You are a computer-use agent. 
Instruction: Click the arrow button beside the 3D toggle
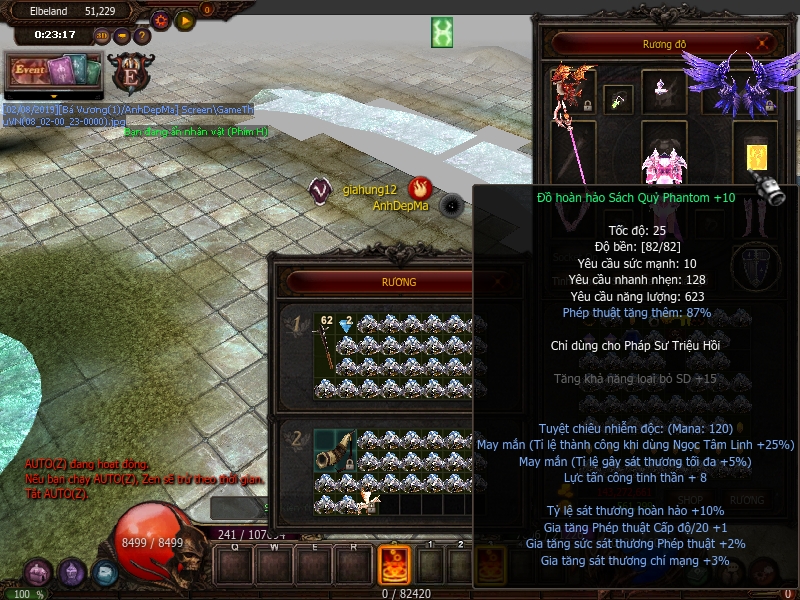[x=122, y=36]
